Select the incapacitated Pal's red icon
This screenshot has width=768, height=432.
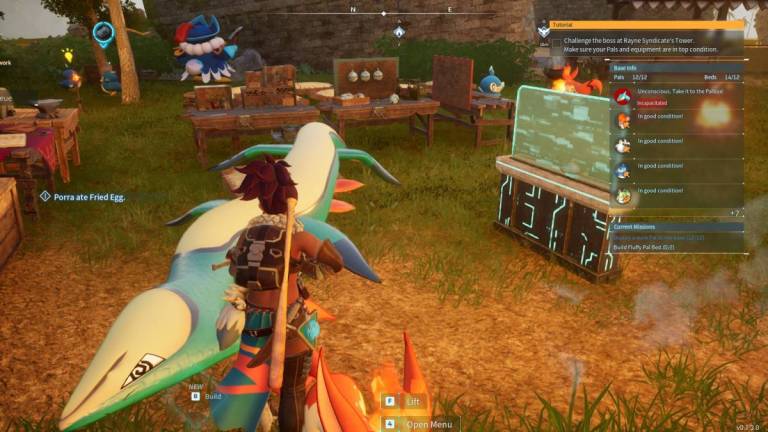(623, 96)
